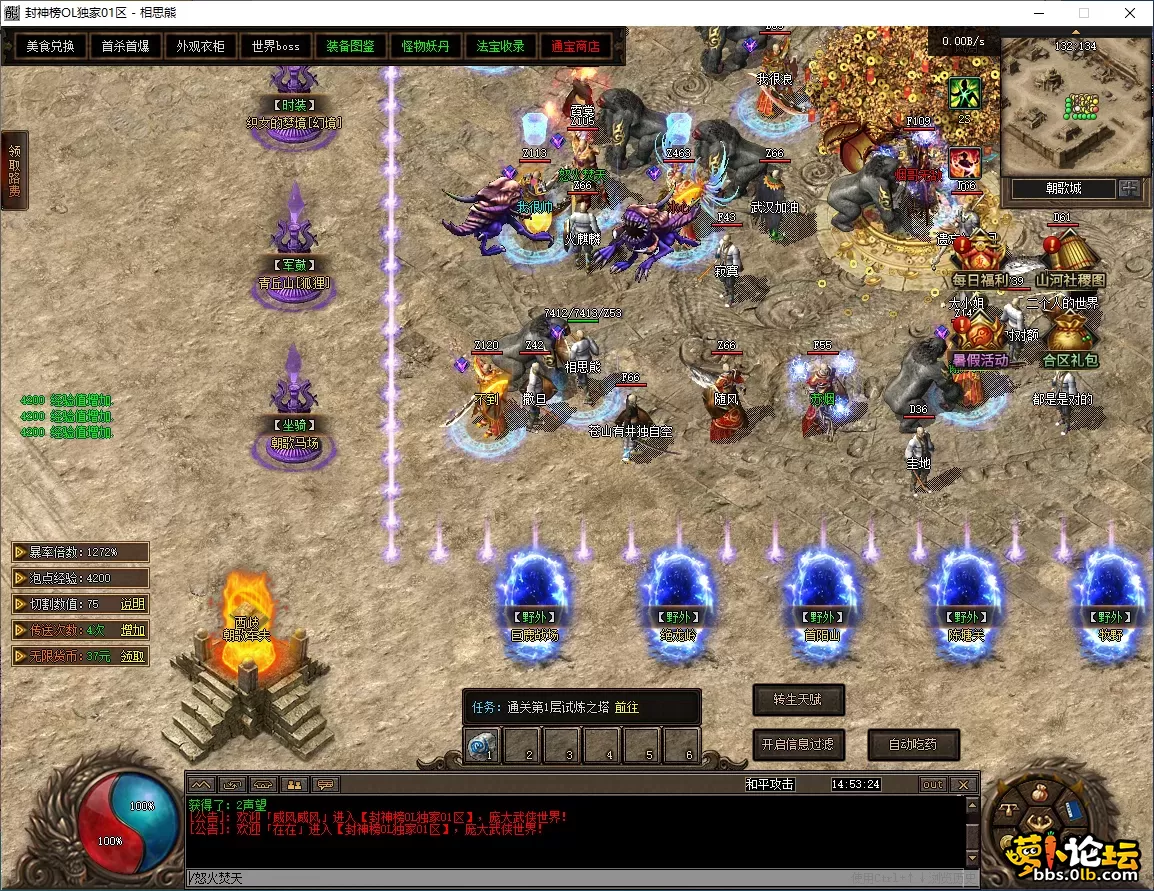Open the 山河社稷图 icon
The width and height of the screenshot is (1154, 891).
(1070, 262)
